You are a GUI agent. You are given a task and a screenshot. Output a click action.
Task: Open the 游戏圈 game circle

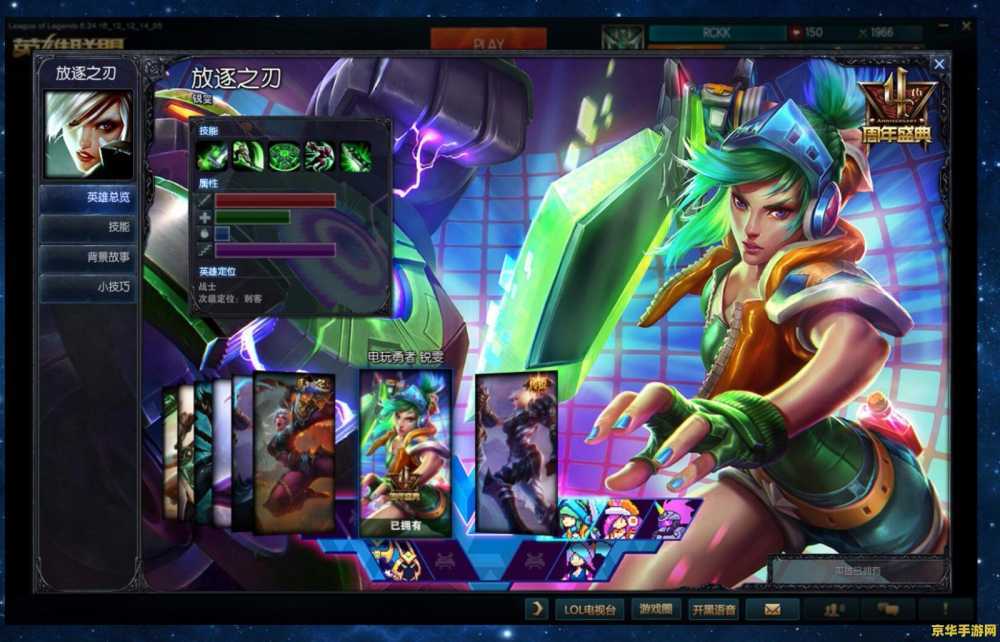(656, 609)
